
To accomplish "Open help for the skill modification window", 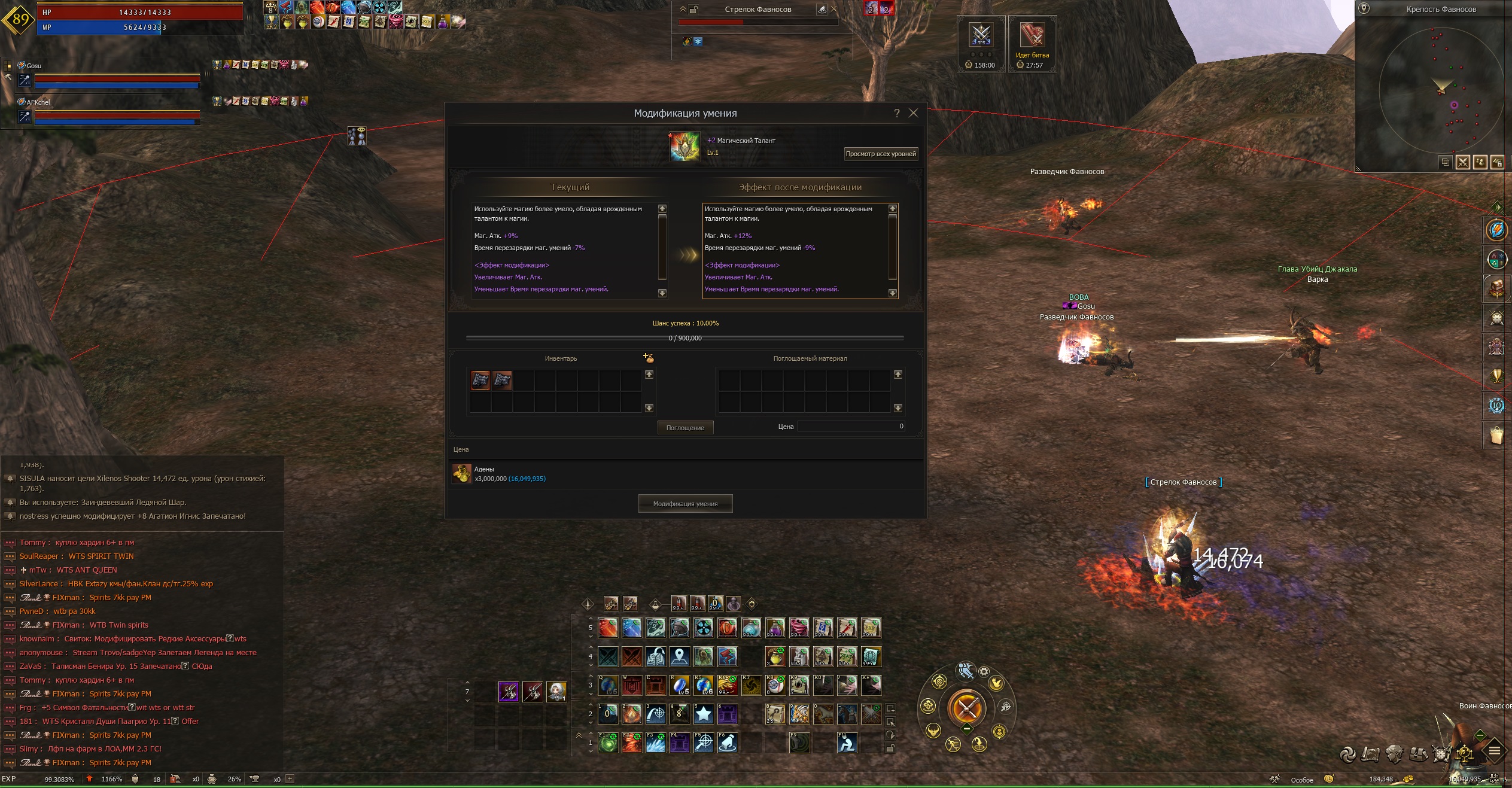I will click(x=896, y=113).
